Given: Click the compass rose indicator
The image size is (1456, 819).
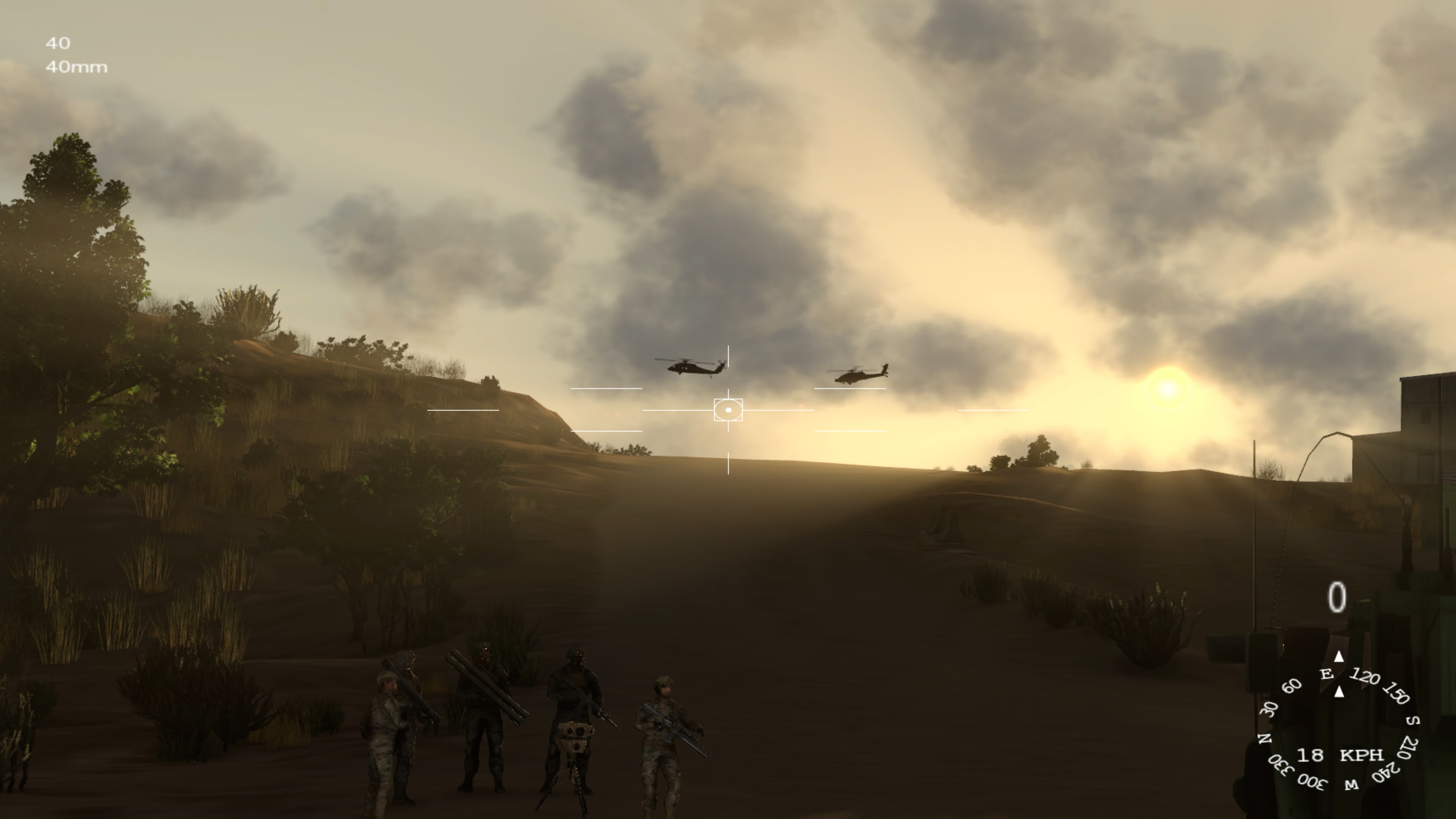Looking at the screenshot, I should click(1340, 729).
